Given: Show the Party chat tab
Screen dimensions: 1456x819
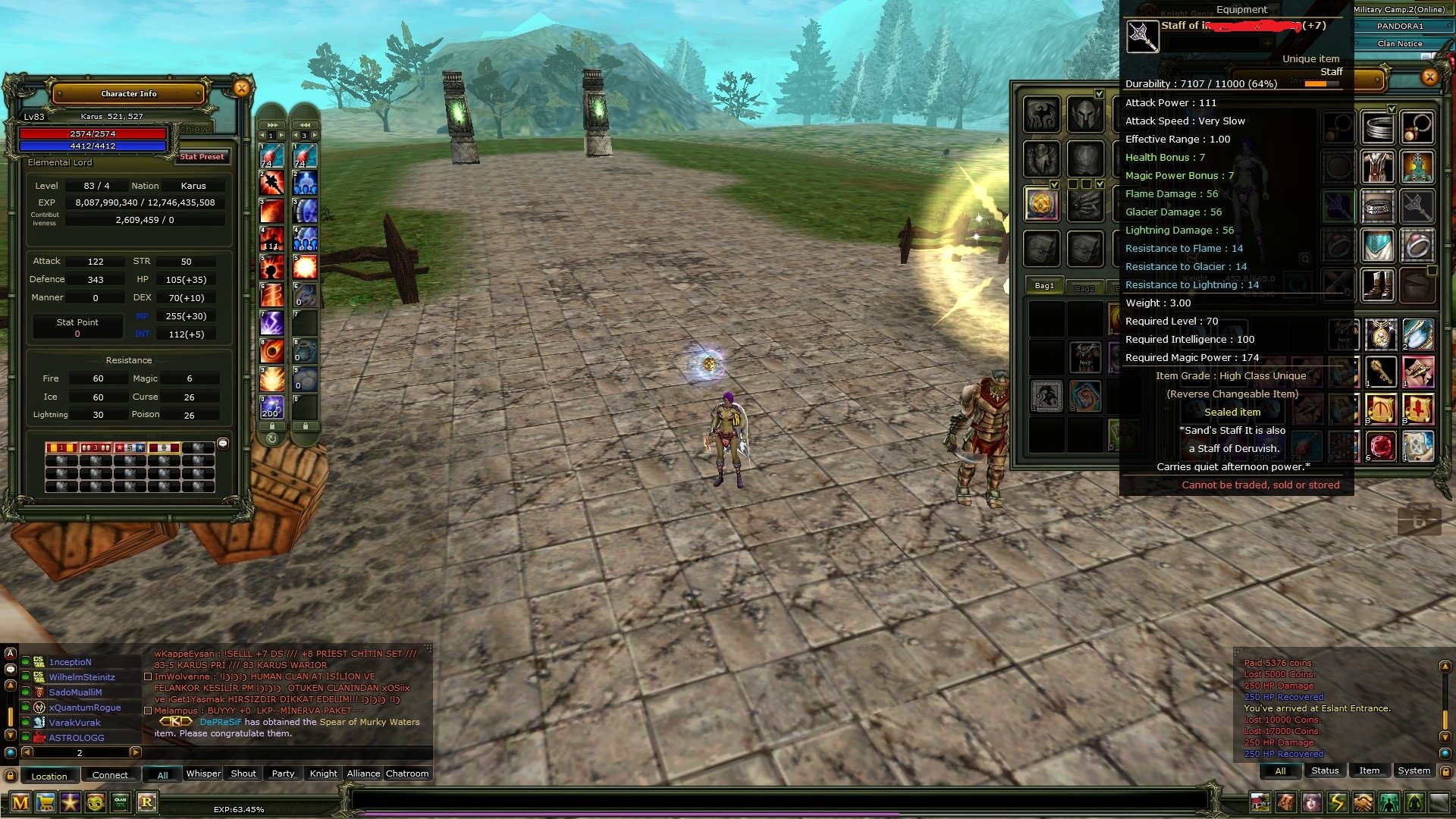Looking at the screenshot, I should coord(283,773).
